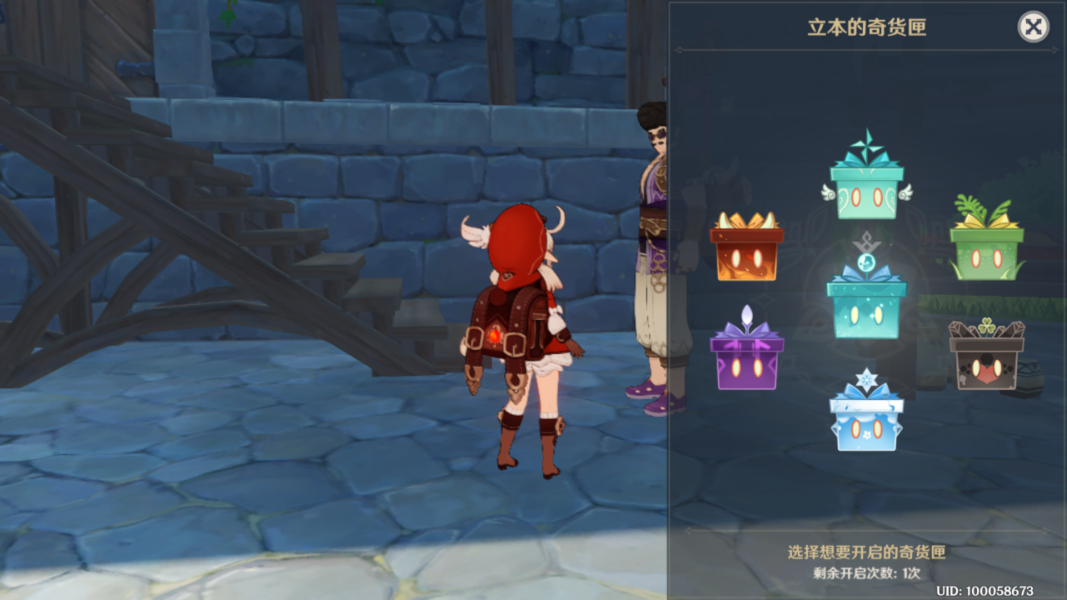This screenshot has height=600, width=1067.
Task: Pick the light blue Cryo snowflake box
Action: pos(866,420)
